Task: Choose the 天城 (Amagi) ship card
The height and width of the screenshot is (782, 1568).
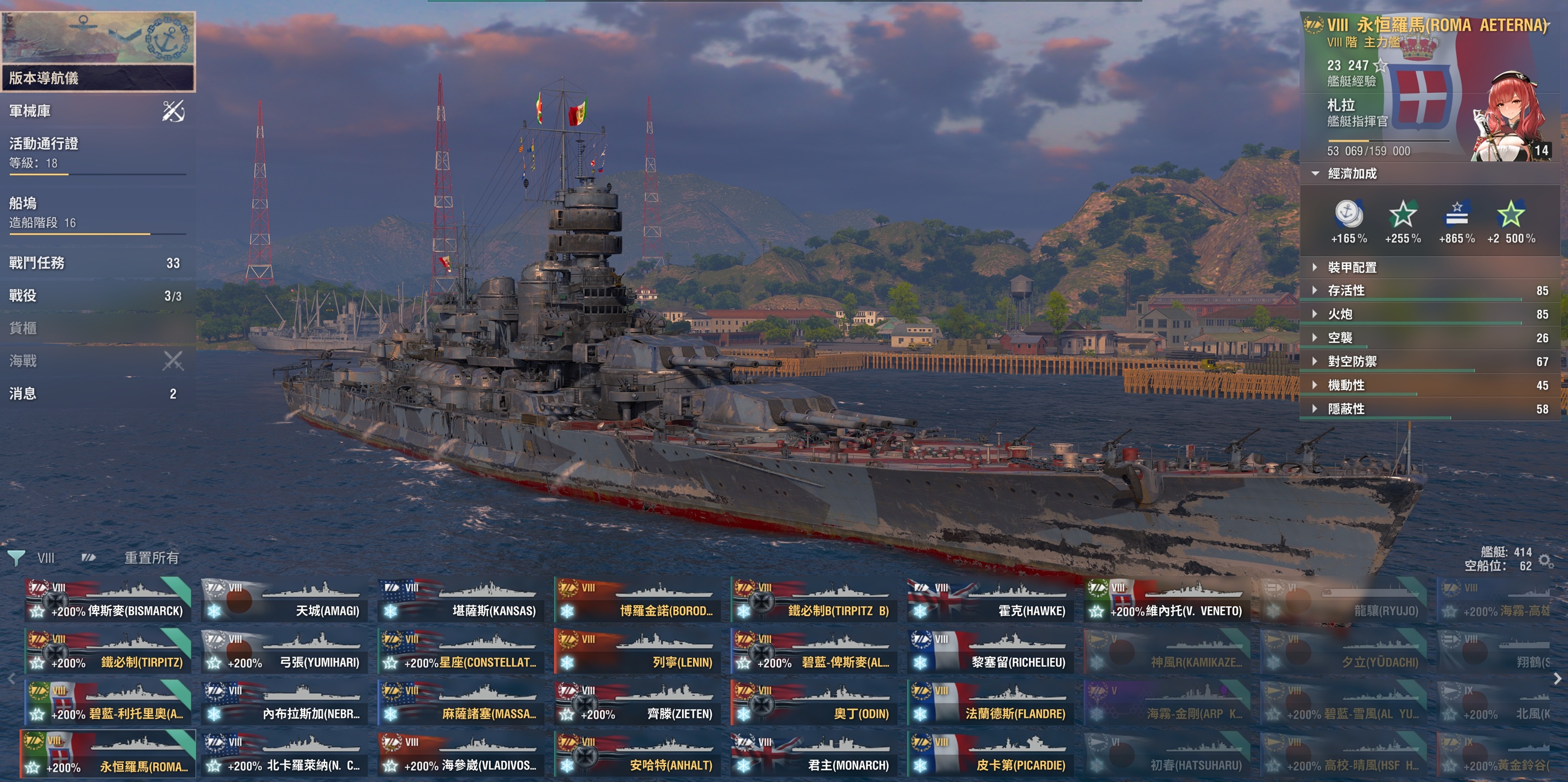Action: pos(284,600)
